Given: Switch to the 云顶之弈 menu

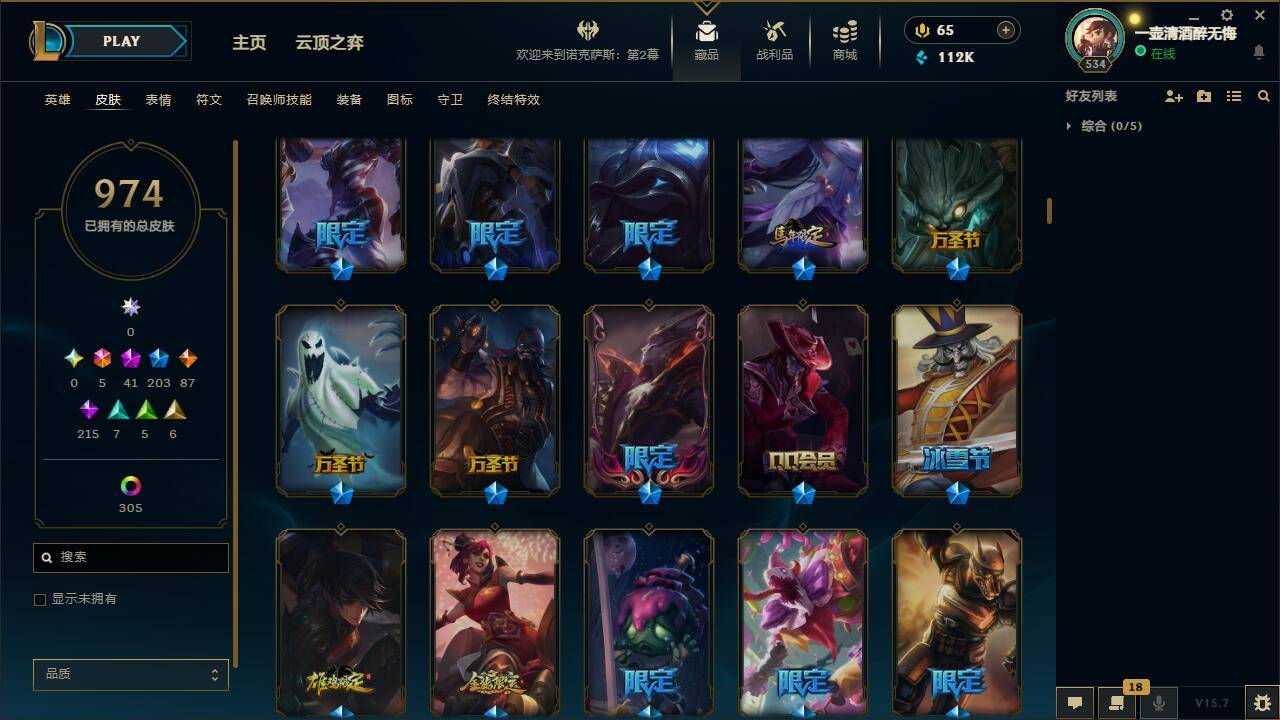Looking at the screenshot, I should pyautogui.click(x=329, y=43).
